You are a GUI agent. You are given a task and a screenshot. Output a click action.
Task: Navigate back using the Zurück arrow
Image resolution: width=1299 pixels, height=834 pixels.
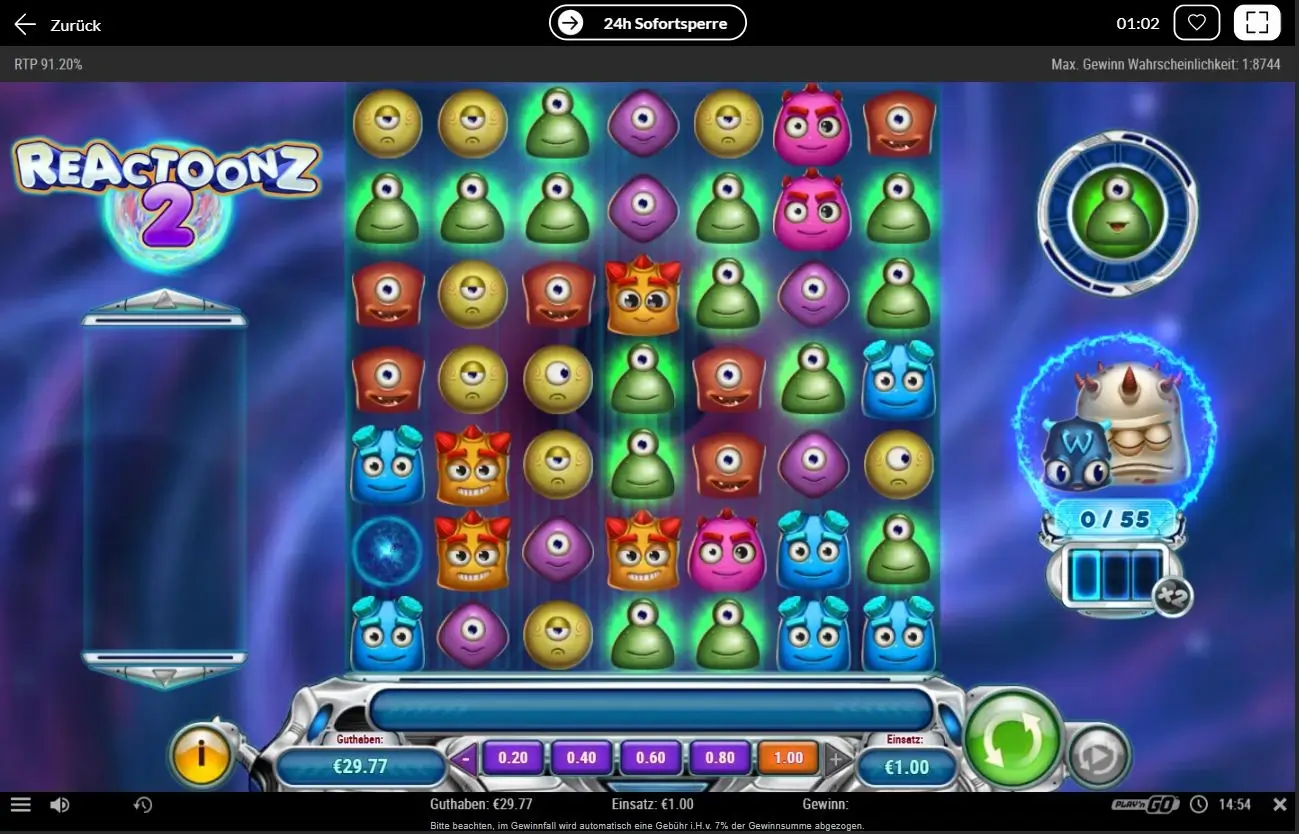tap(24, 24)
